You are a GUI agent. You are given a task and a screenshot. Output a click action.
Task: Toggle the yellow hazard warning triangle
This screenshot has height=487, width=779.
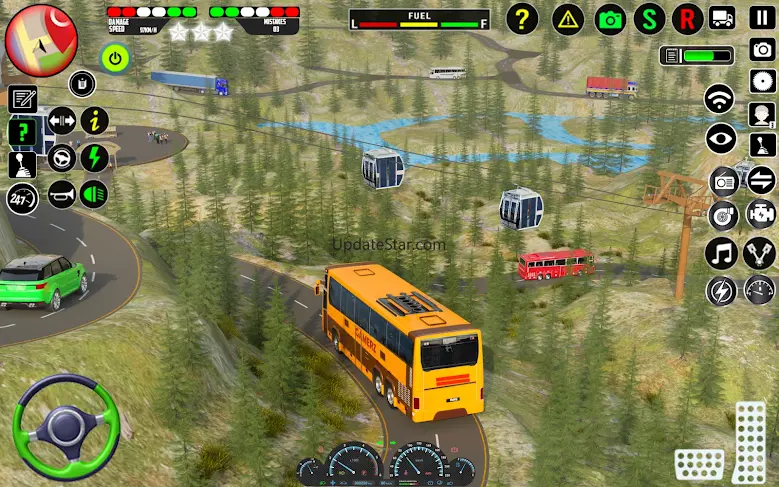click(x=568, y=18)
